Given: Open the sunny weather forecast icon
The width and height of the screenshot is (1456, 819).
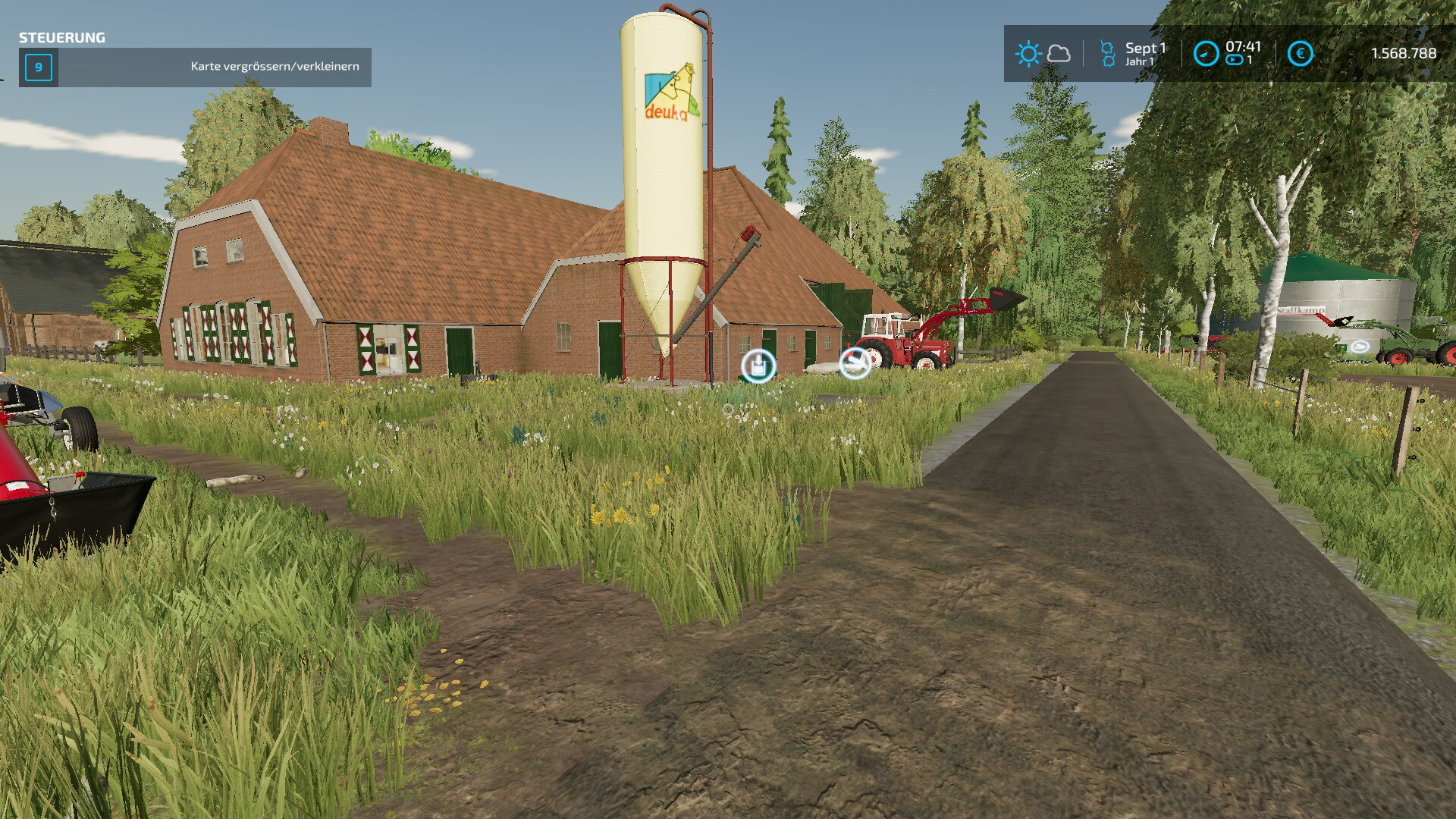Looking at the screenshot, I should tap(1028, 54).
